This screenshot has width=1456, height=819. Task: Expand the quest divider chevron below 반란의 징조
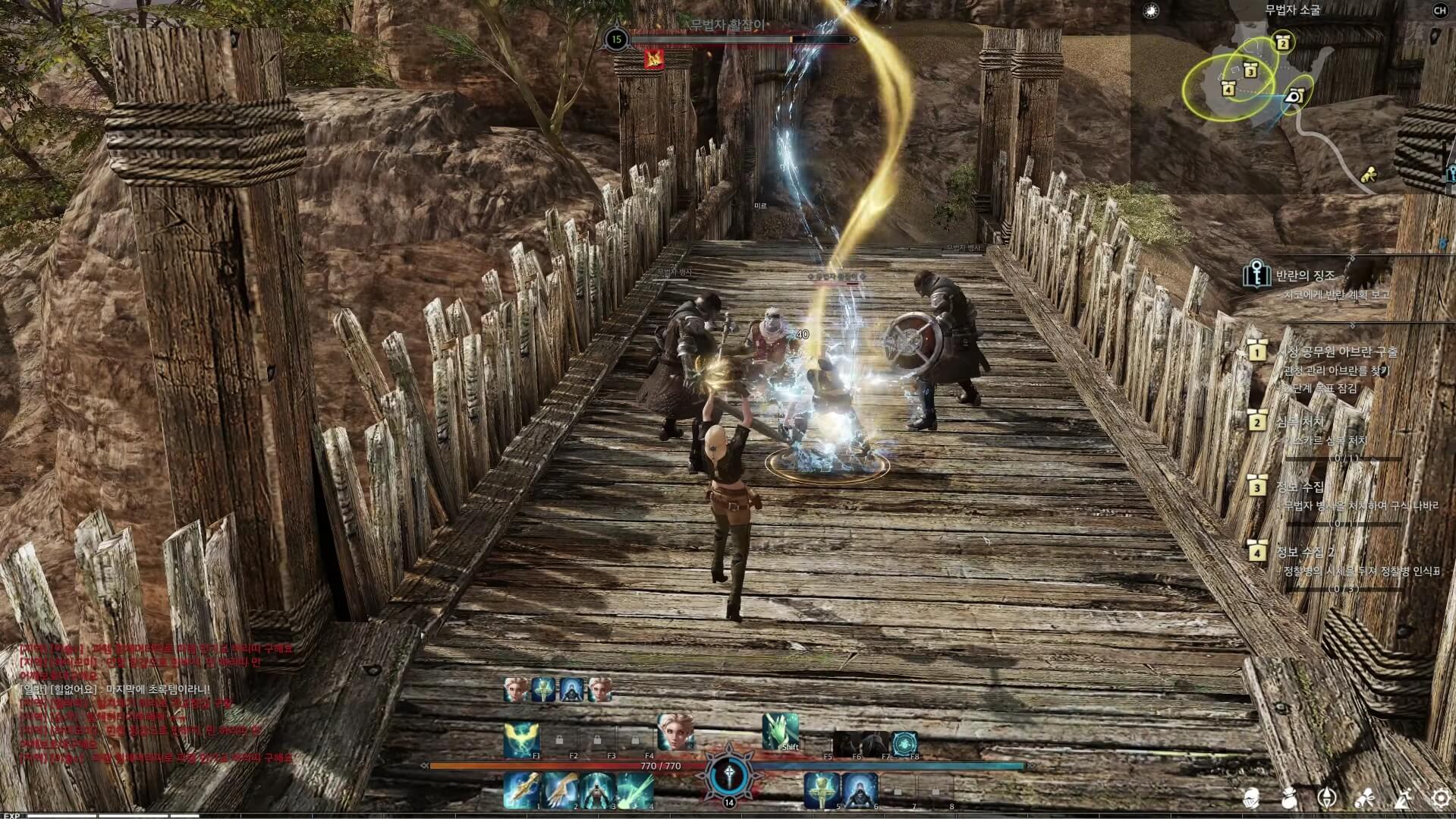(x=1351, y=325)
